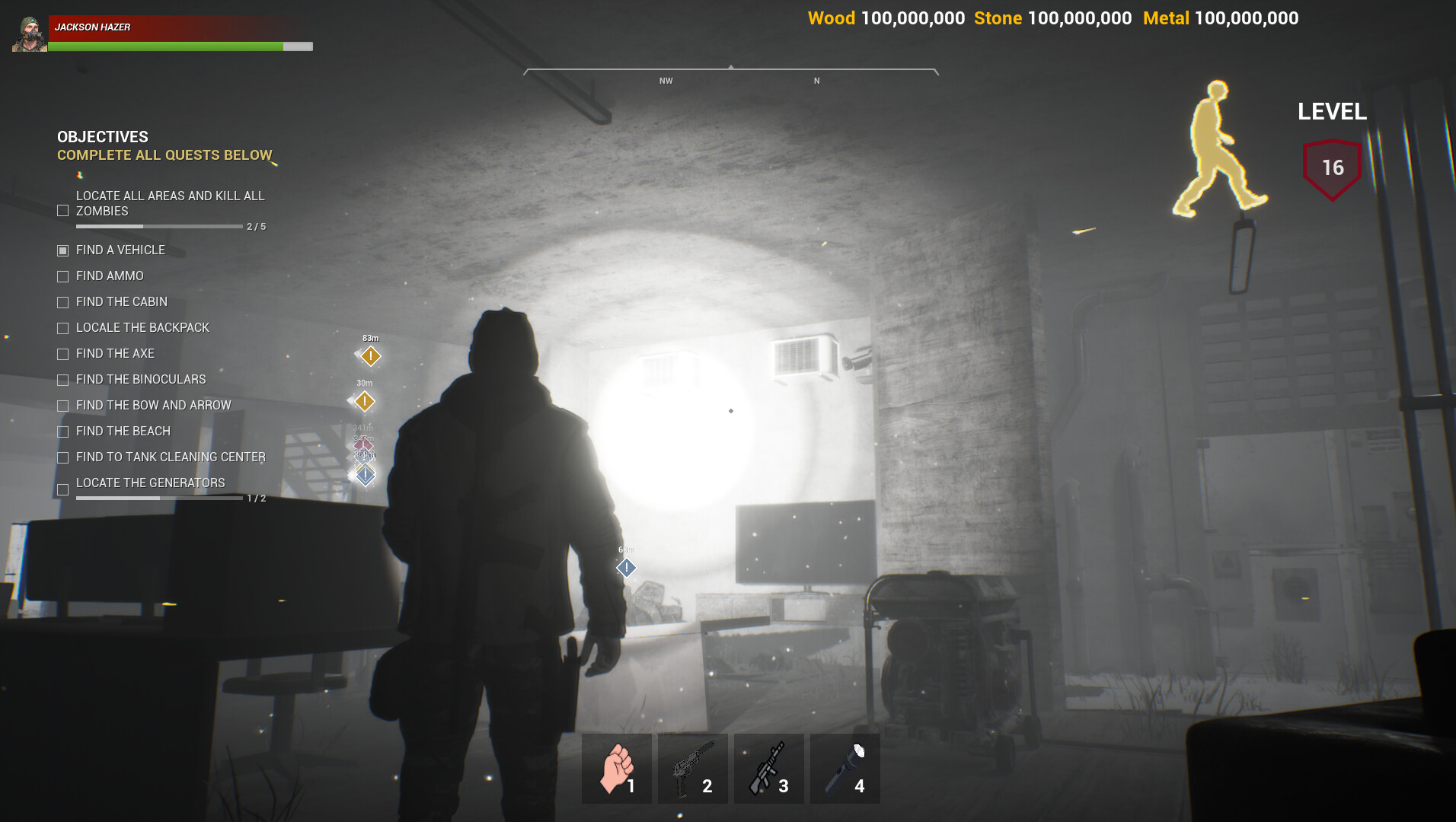Uncheck the FIND A VEHICLE objective
The height and width of the screenshot is (822, 1456).
click(x=62, y=250)
